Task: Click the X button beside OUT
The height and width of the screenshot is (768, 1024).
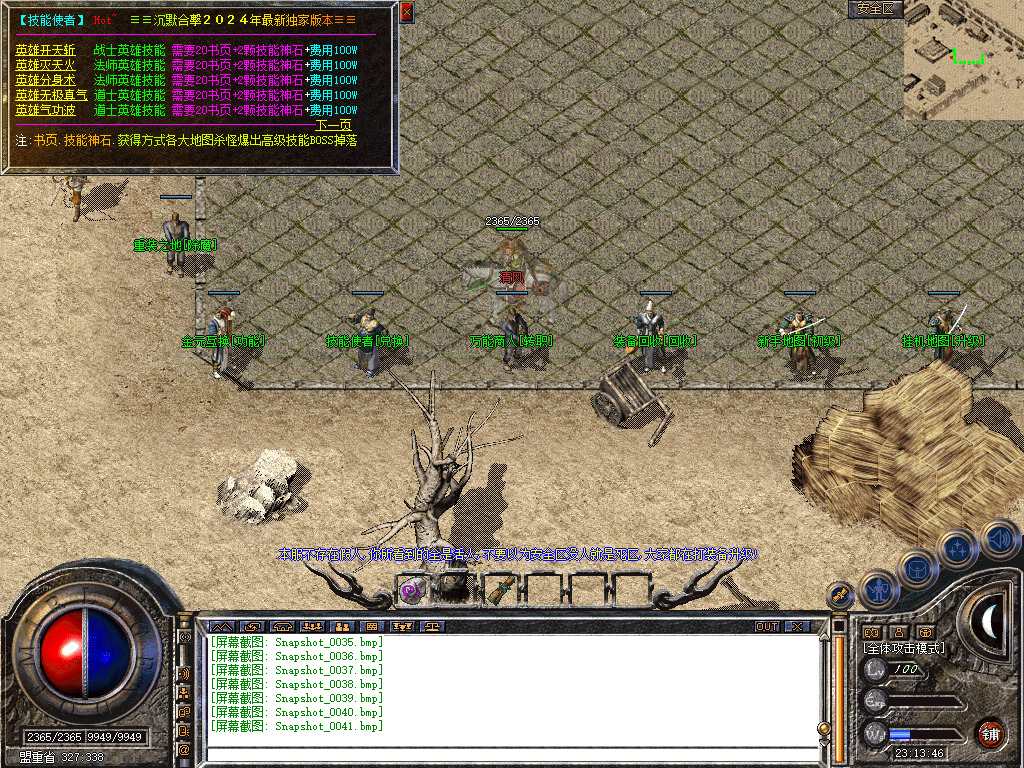Action: point(796,627)
